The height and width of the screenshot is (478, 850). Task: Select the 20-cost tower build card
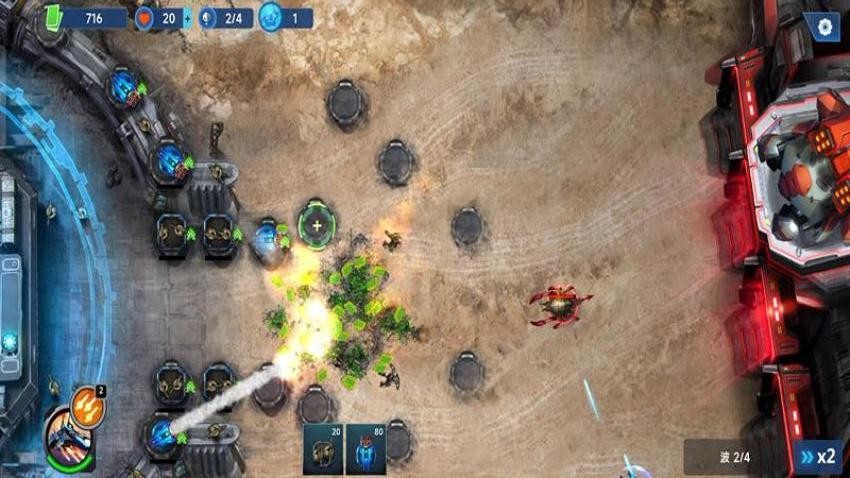tap(323, 449)
